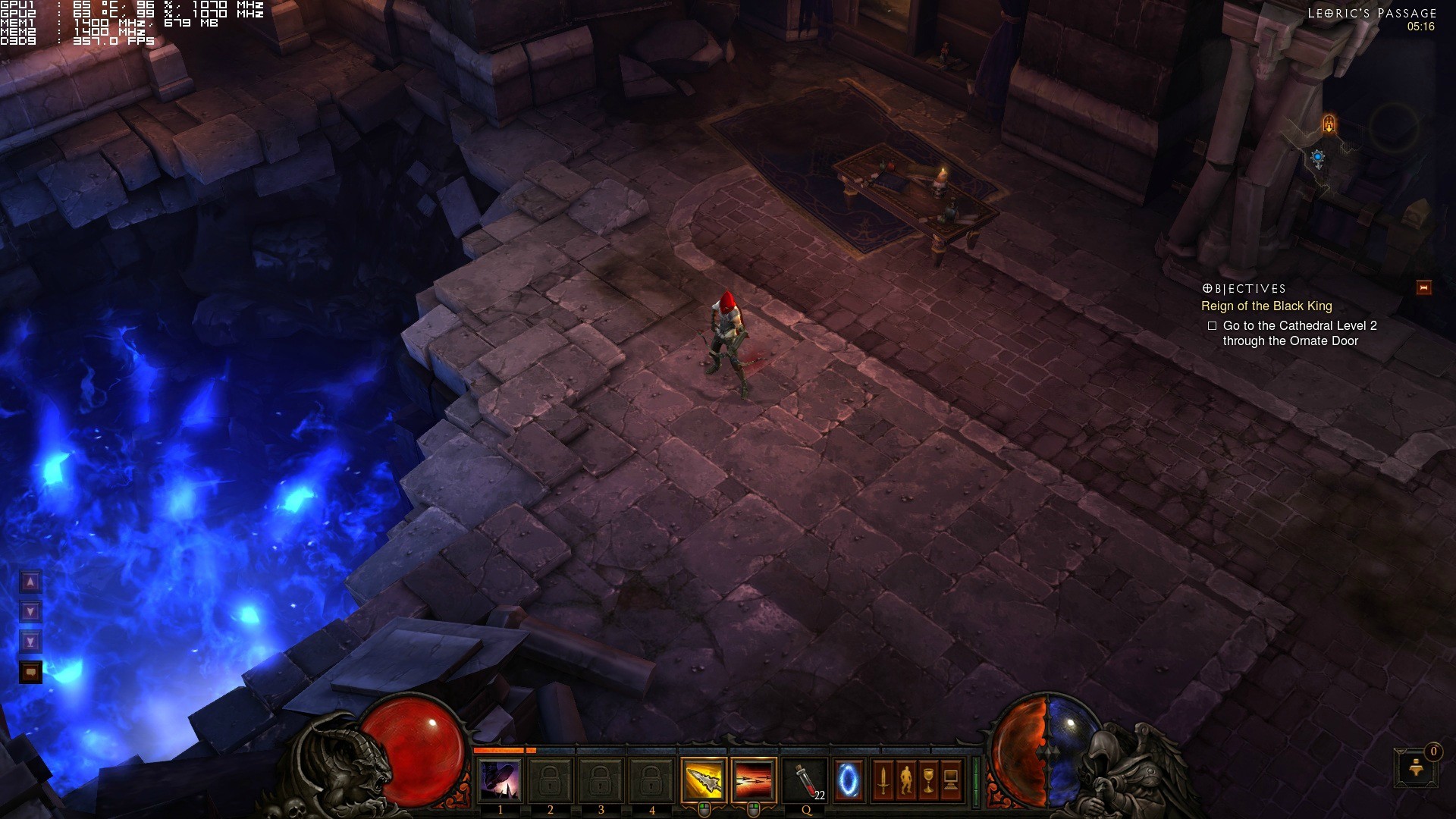Select the multi-arrow secondary attack skill
1456x819 pixels.
[754, 780]
